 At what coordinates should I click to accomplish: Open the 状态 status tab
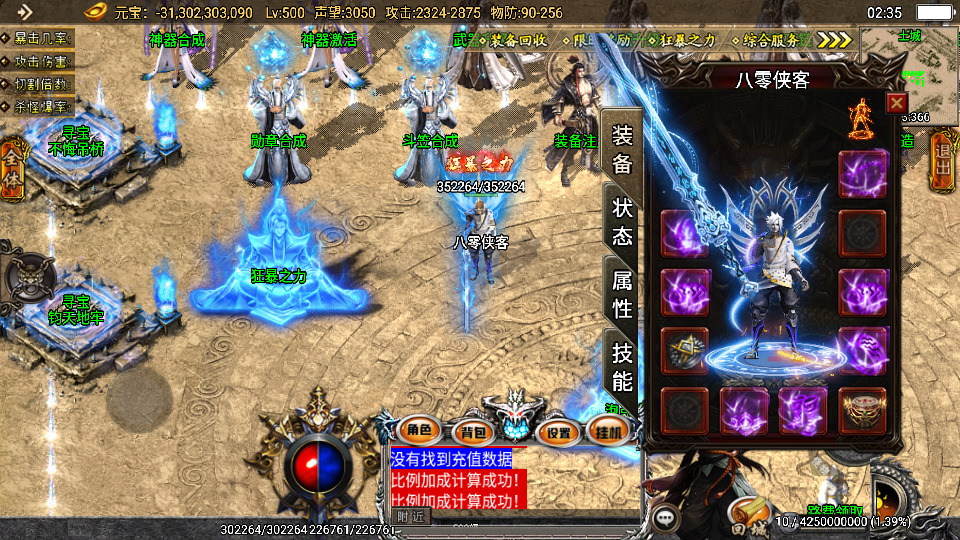click(622, 222)
